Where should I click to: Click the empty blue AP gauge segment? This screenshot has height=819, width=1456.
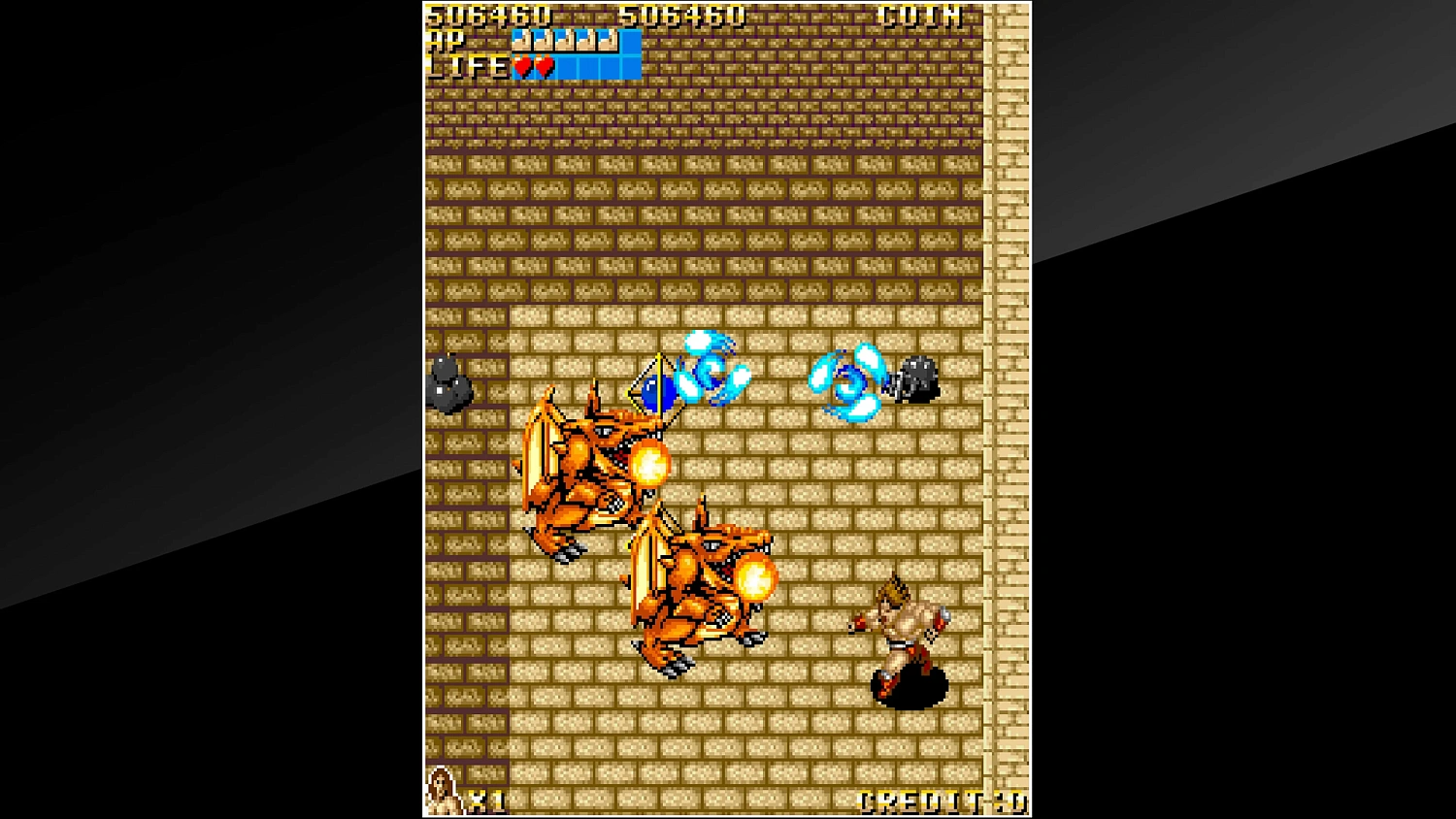click(x=631, y=42)
